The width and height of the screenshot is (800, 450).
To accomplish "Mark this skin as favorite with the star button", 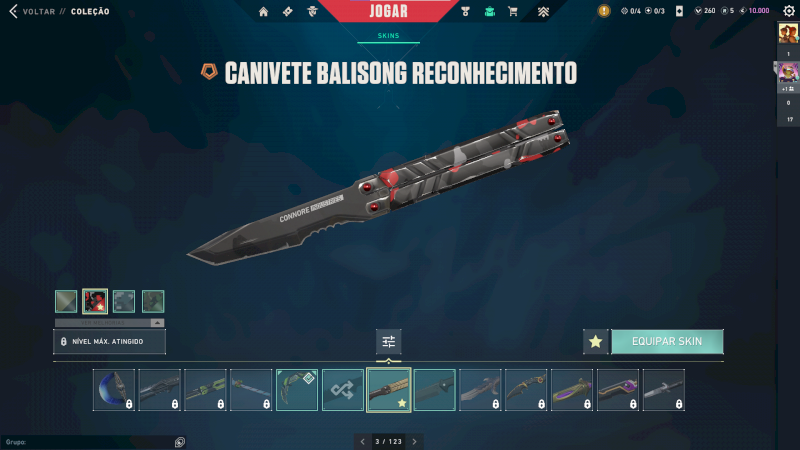I will (596, 341).
